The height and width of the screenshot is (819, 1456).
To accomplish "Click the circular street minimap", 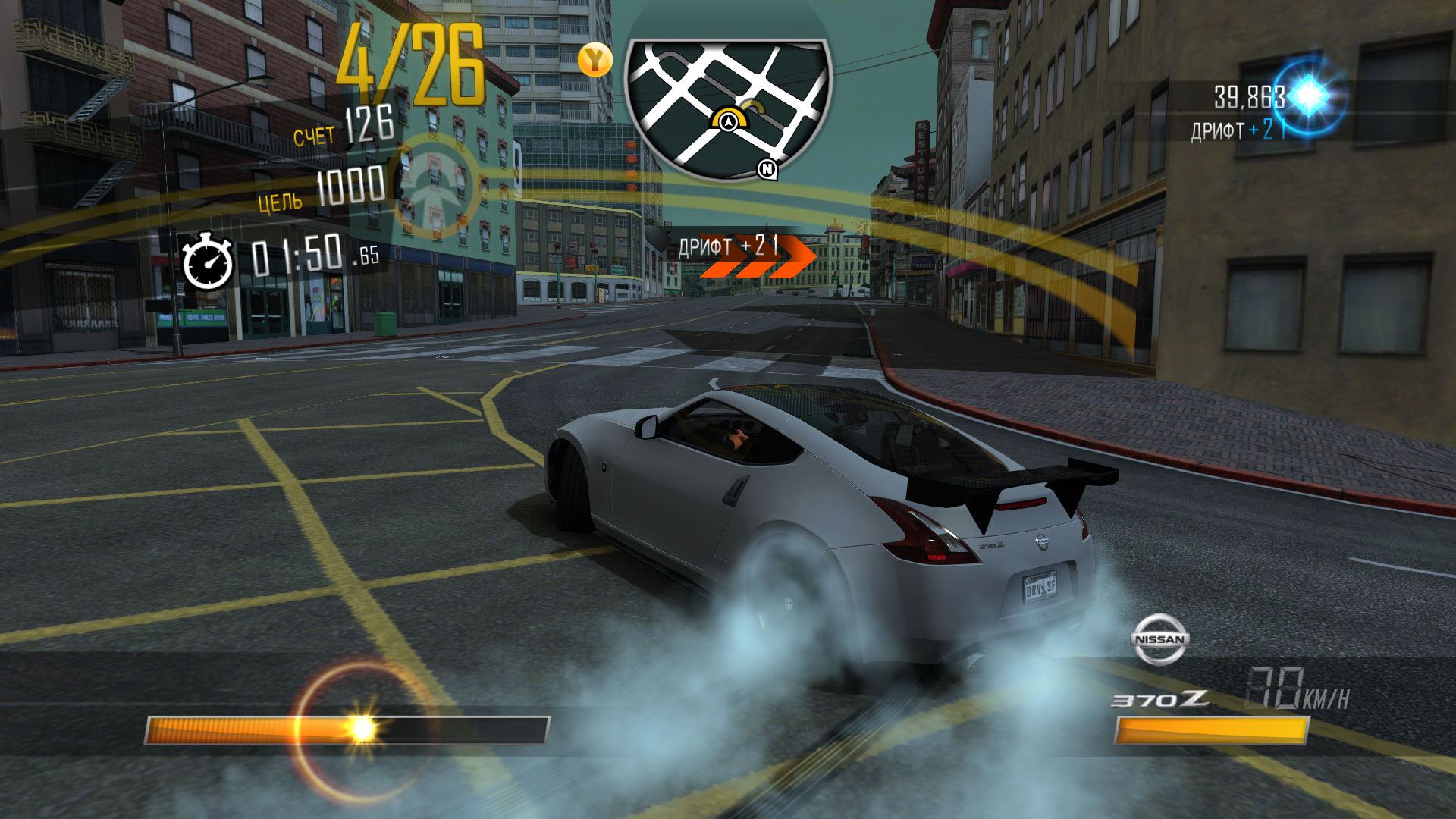I will pos(726,106).
